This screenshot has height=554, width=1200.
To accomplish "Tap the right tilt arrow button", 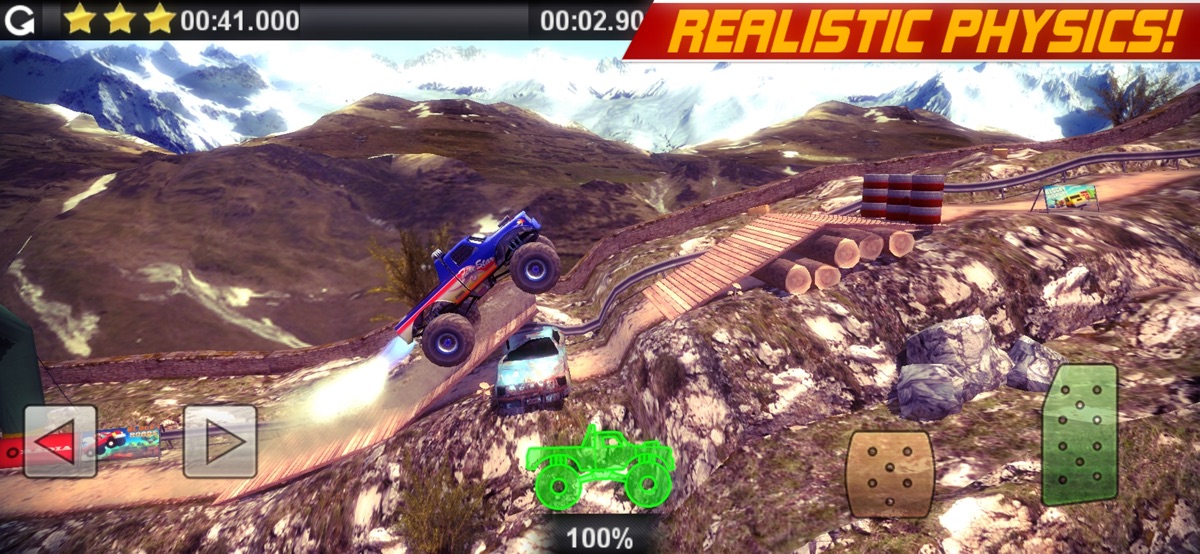I will [x=220, y=441].
